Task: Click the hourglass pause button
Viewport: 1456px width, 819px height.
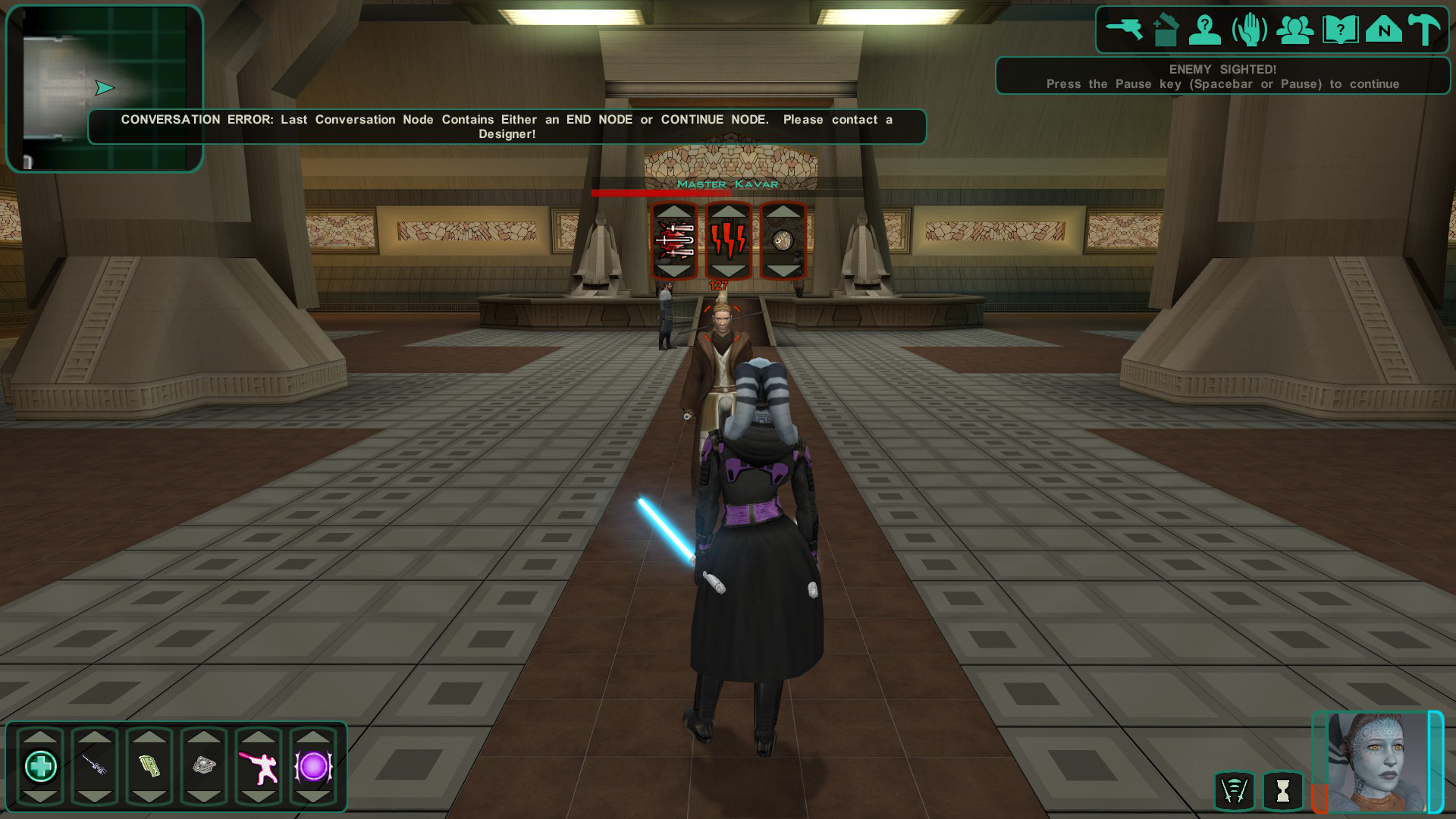Action: click(x=1282, y=791)
